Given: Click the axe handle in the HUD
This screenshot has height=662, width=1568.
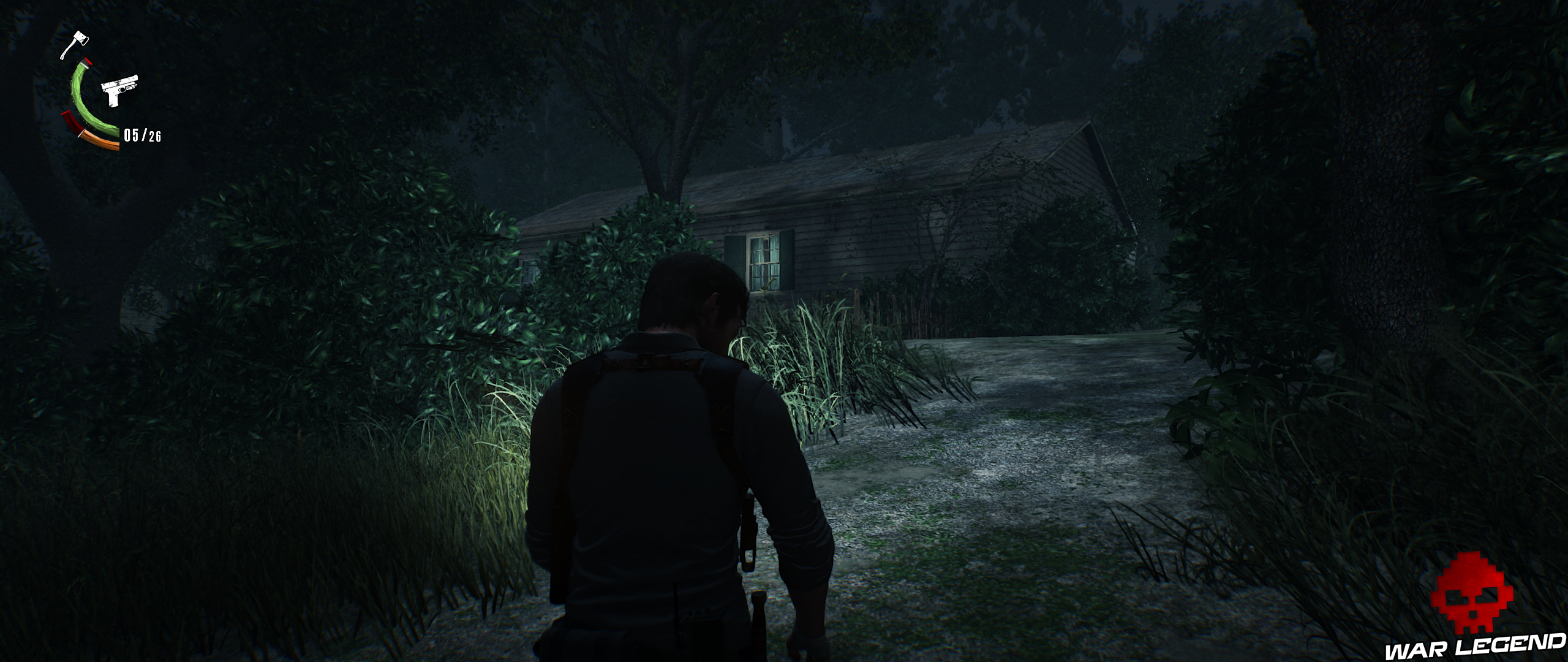Looking at the screenshot, I should pos(66,50).
